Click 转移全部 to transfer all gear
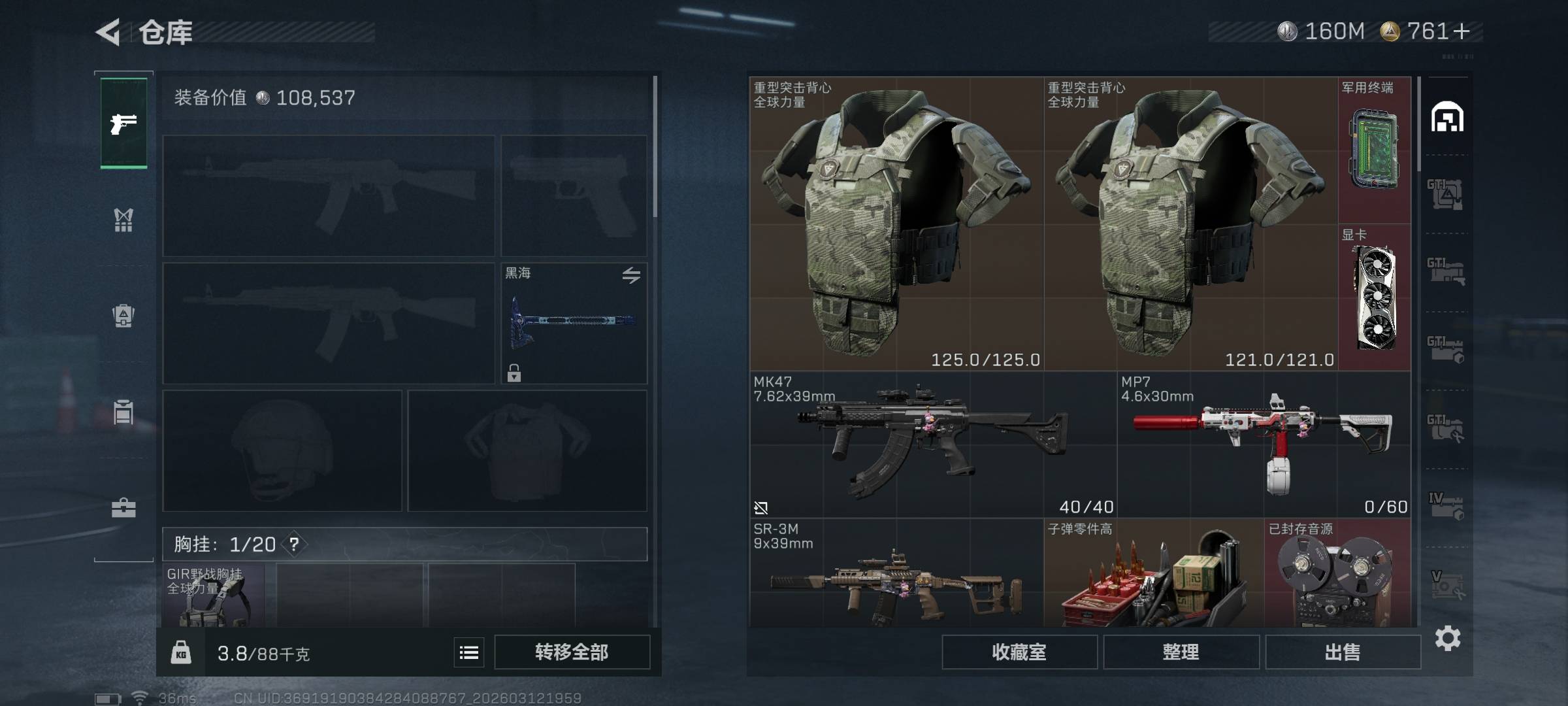The image size is (1568, 706). pyautogui.click(x=572, y=652)
